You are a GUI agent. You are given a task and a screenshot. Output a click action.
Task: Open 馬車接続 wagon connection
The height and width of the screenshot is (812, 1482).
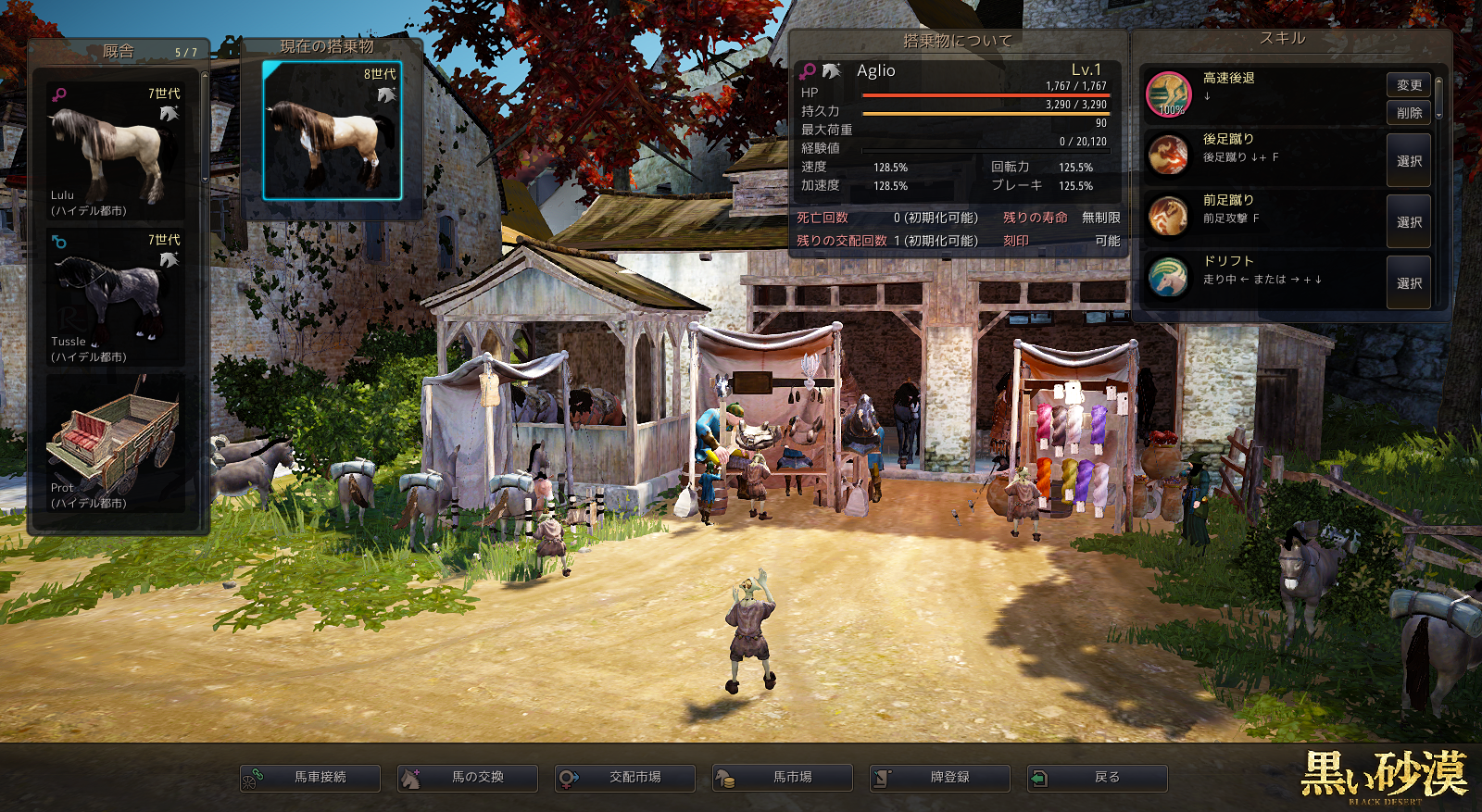pos(310,778)
